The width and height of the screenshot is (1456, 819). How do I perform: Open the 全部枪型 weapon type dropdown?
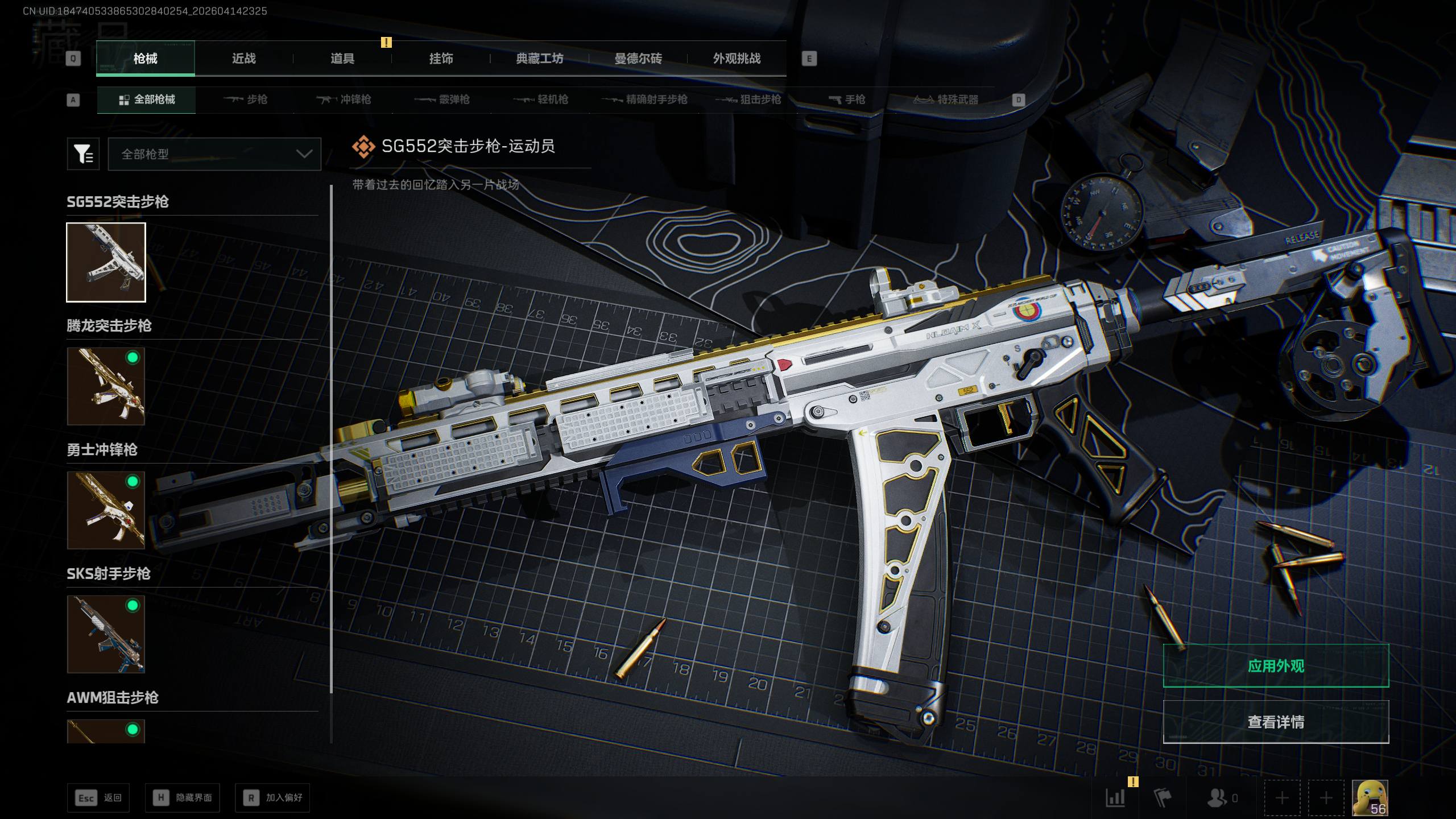(x=214, y=154)
